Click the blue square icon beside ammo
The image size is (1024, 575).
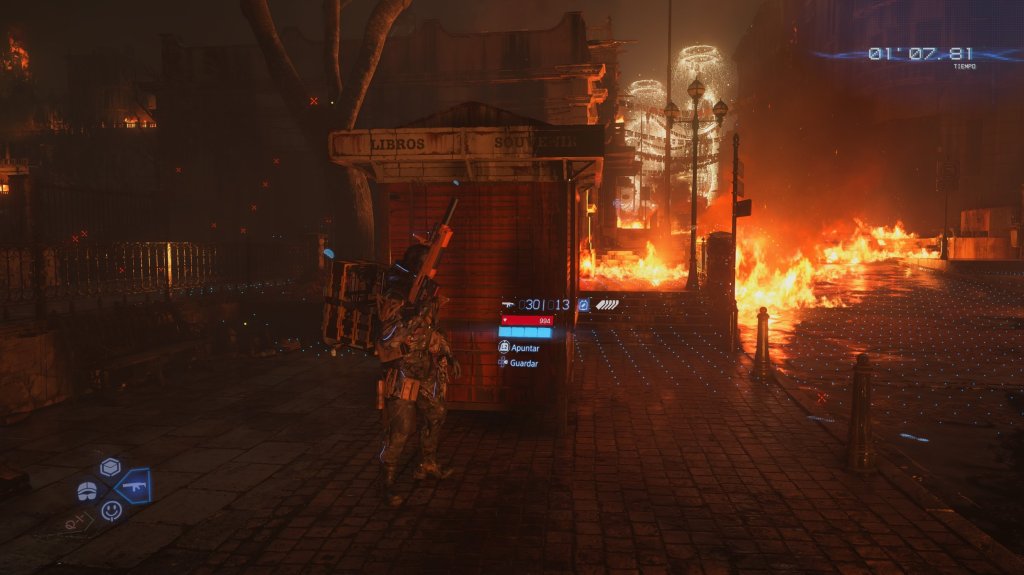click(x=583, y=304)
